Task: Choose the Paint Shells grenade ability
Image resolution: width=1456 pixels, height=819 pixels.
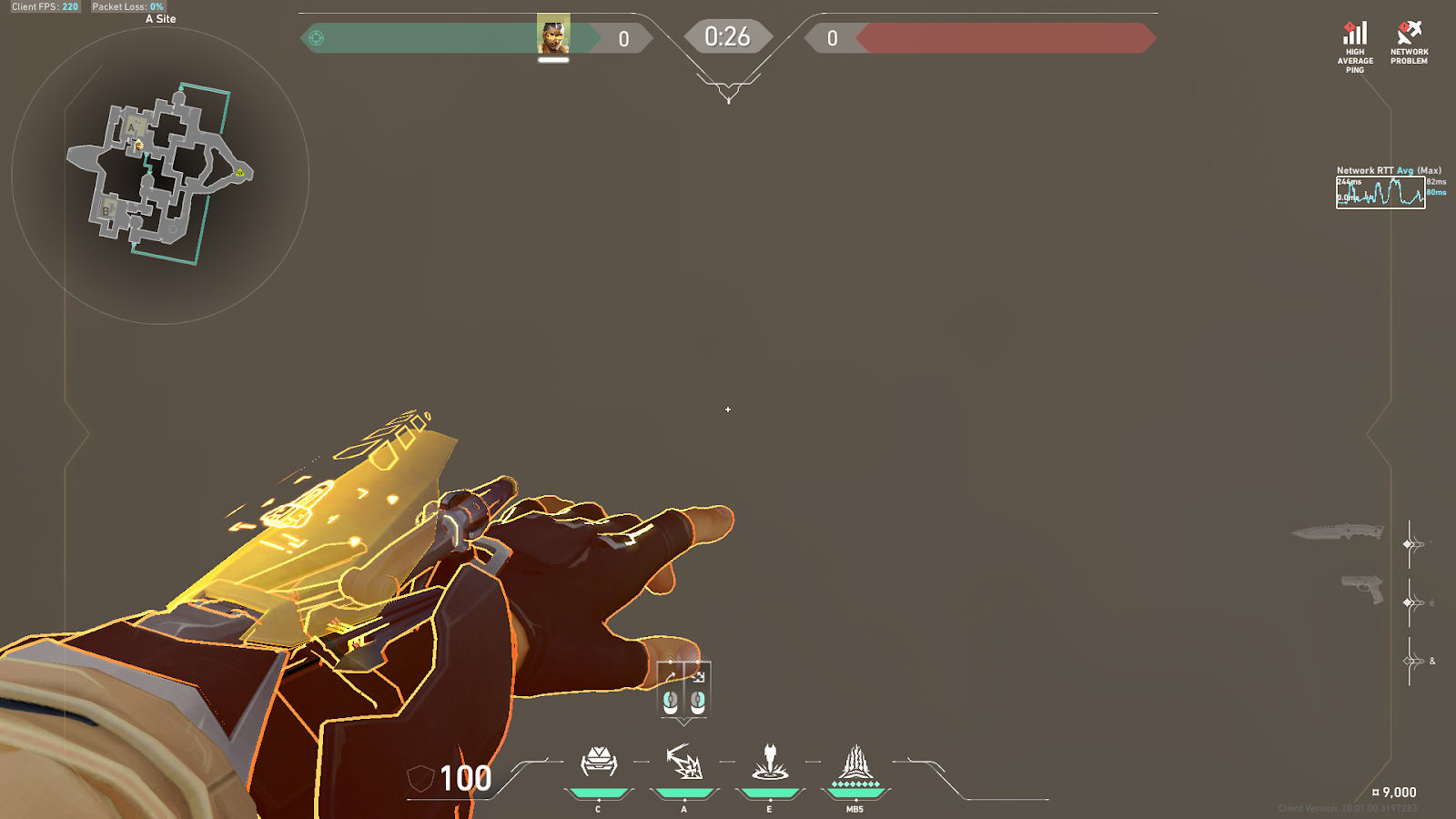Action: pyautogui.click(x=770, y=763)
